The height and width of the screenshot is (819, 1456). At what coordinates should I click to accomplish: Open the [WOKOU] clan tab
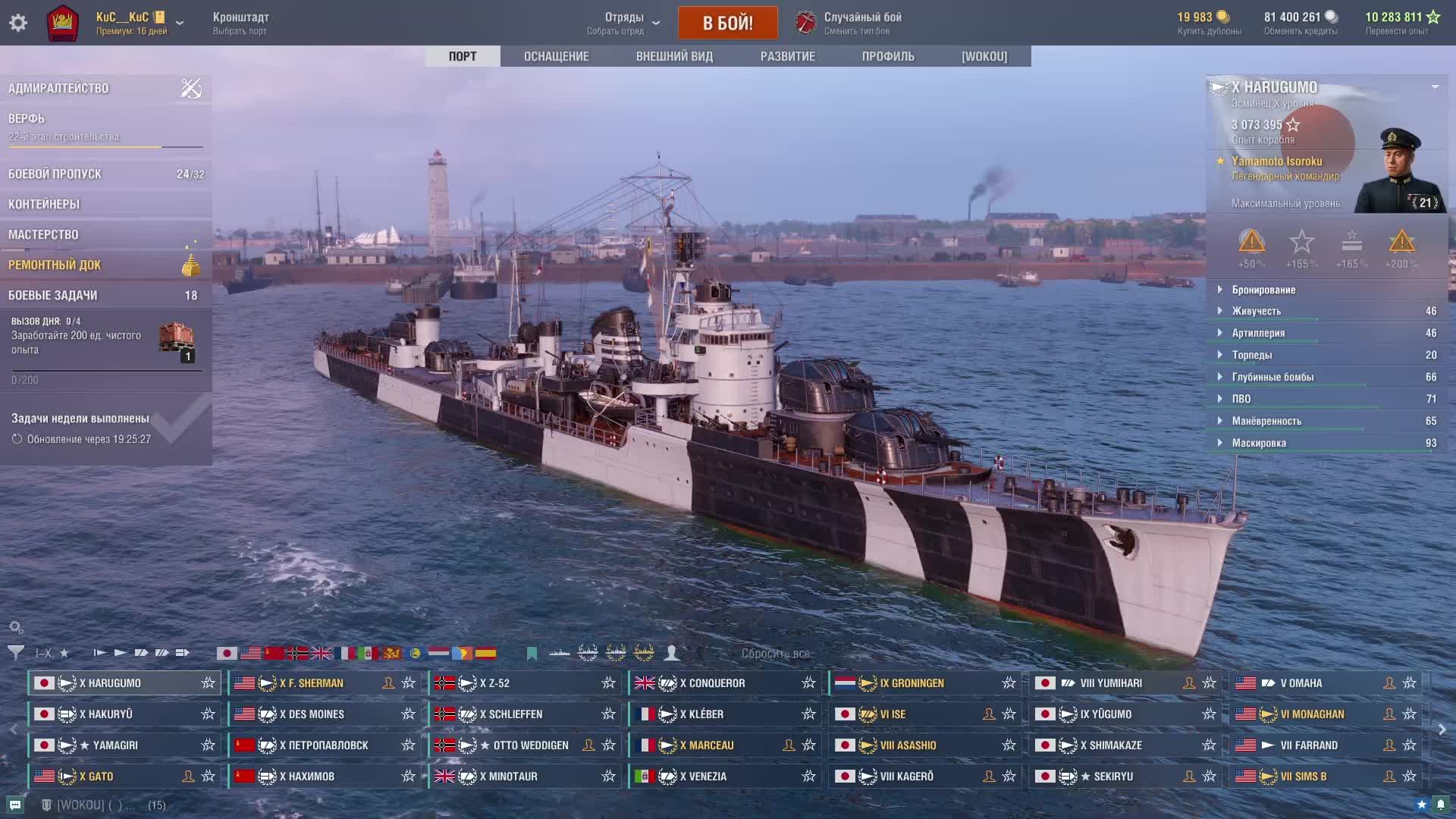[x=984, y=56]
